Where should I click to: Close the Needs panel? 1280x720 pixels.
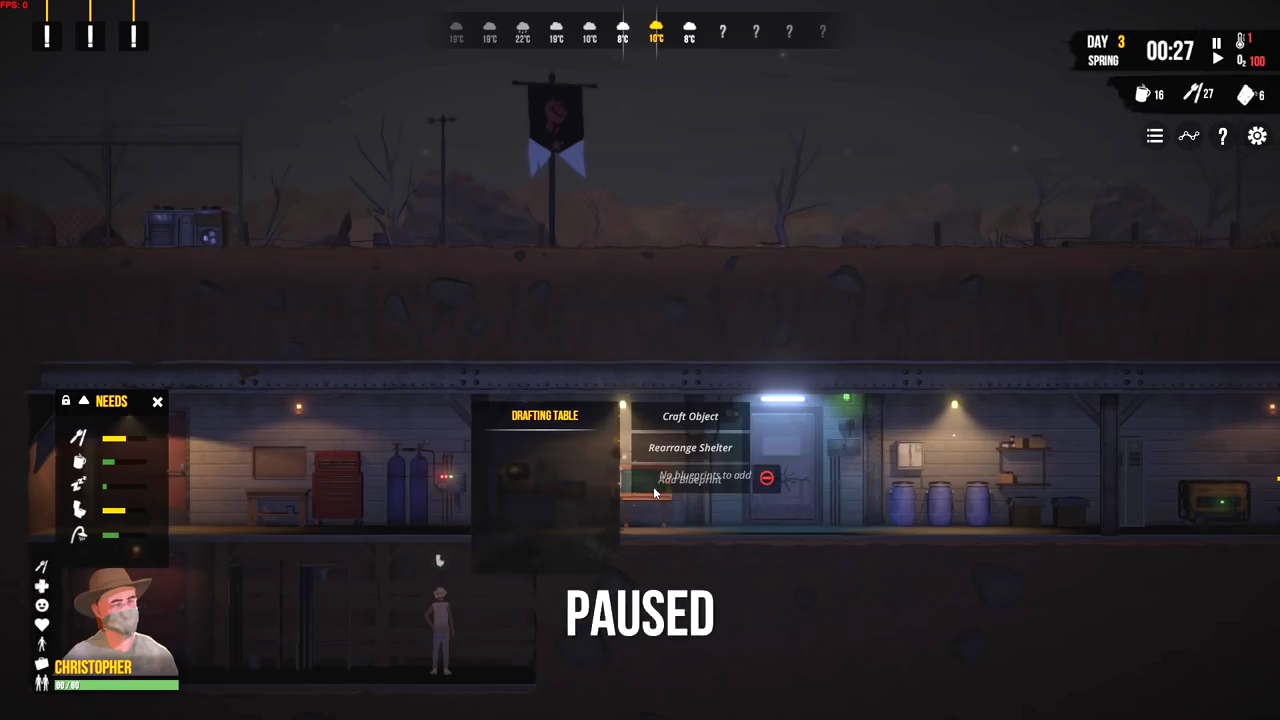(157, 402)
